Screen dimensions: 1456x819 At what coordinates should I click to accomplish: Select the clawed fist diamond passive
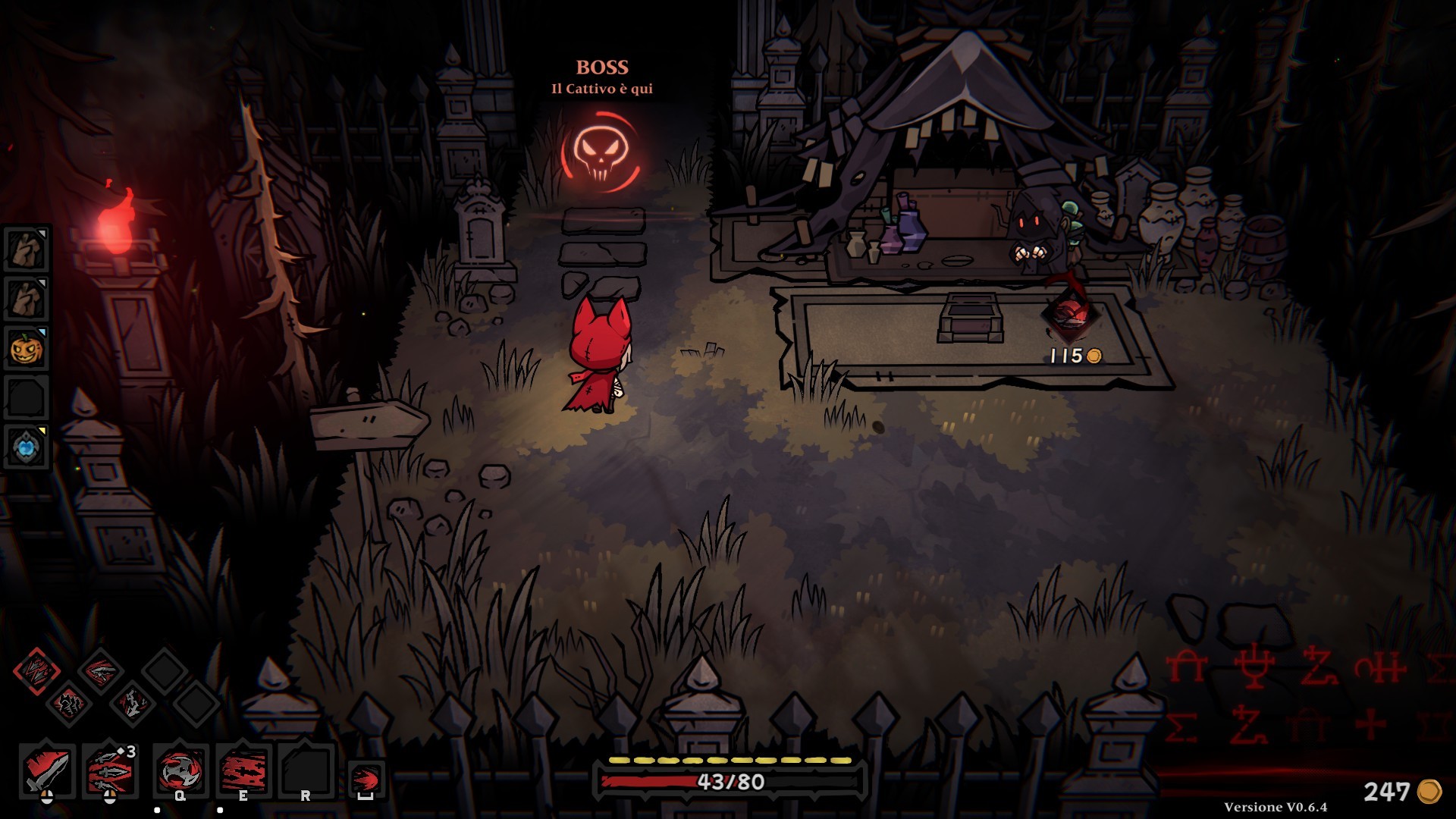point(68,704)
